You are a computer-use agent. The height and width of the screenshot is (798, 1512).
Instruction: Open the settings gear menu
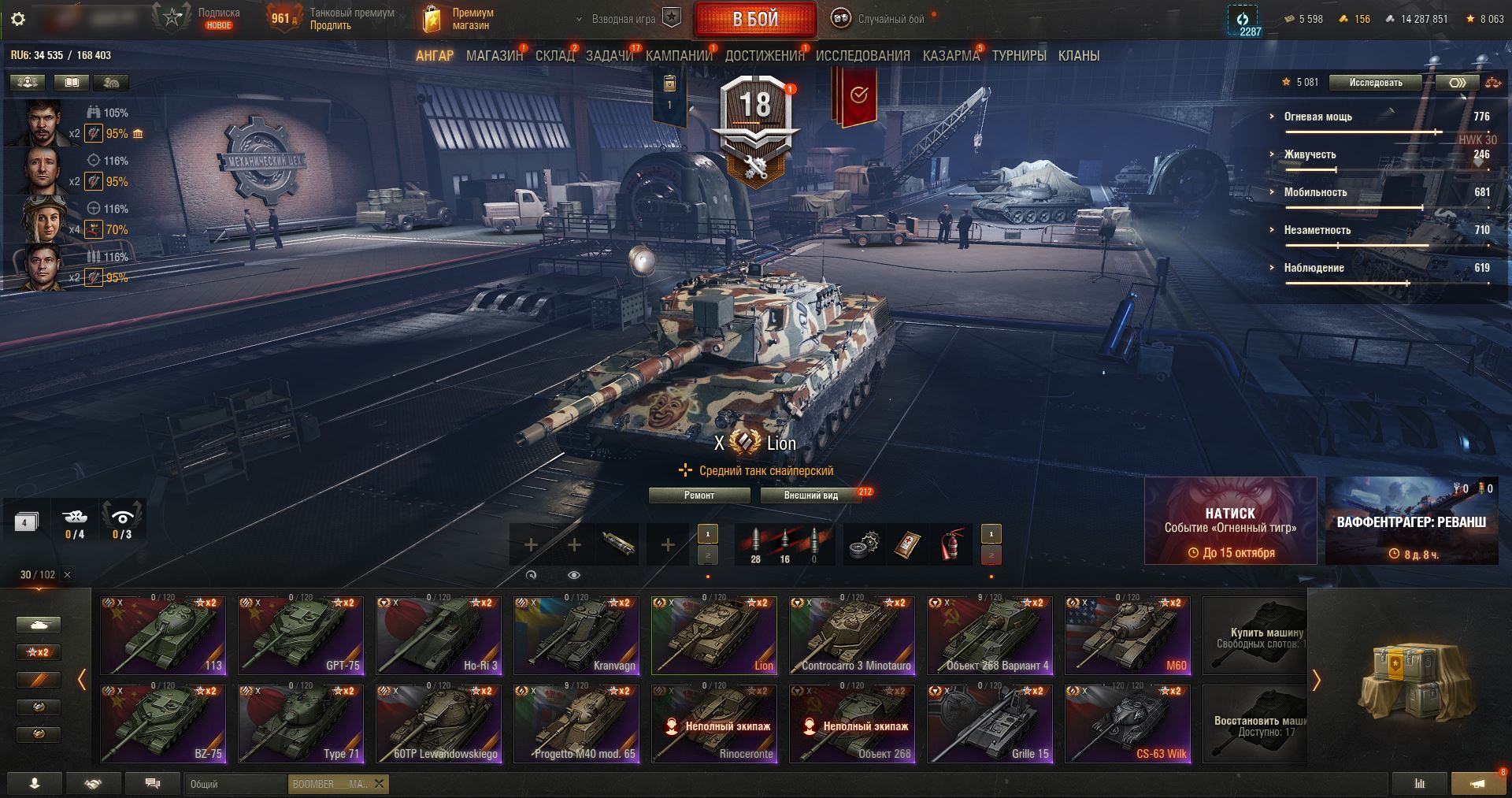(x=18, y=20)
